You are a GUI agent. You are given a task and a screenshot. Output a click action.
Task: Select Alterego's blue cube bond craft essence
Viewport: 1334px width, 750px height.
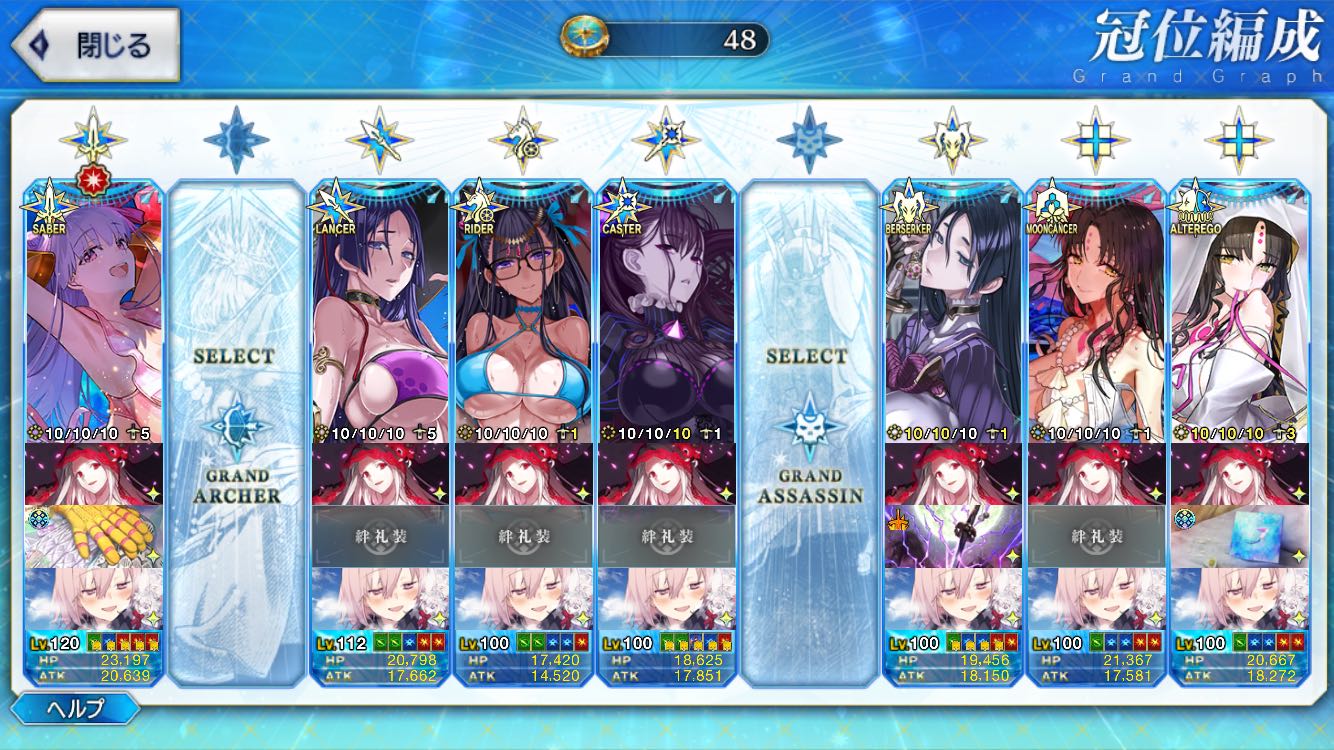[x=1239, y=536]
